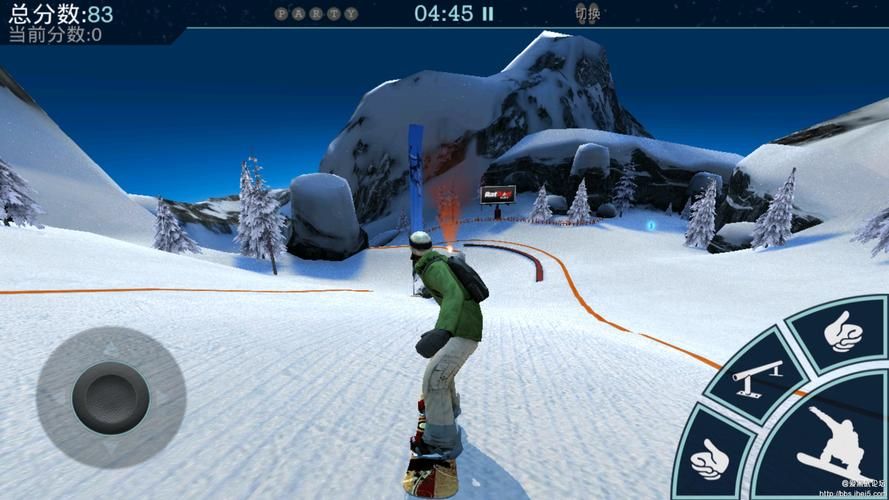Activate the rail grind trick button
The image size is (889, 500).
pyautogui.click(x=757, y=376)
